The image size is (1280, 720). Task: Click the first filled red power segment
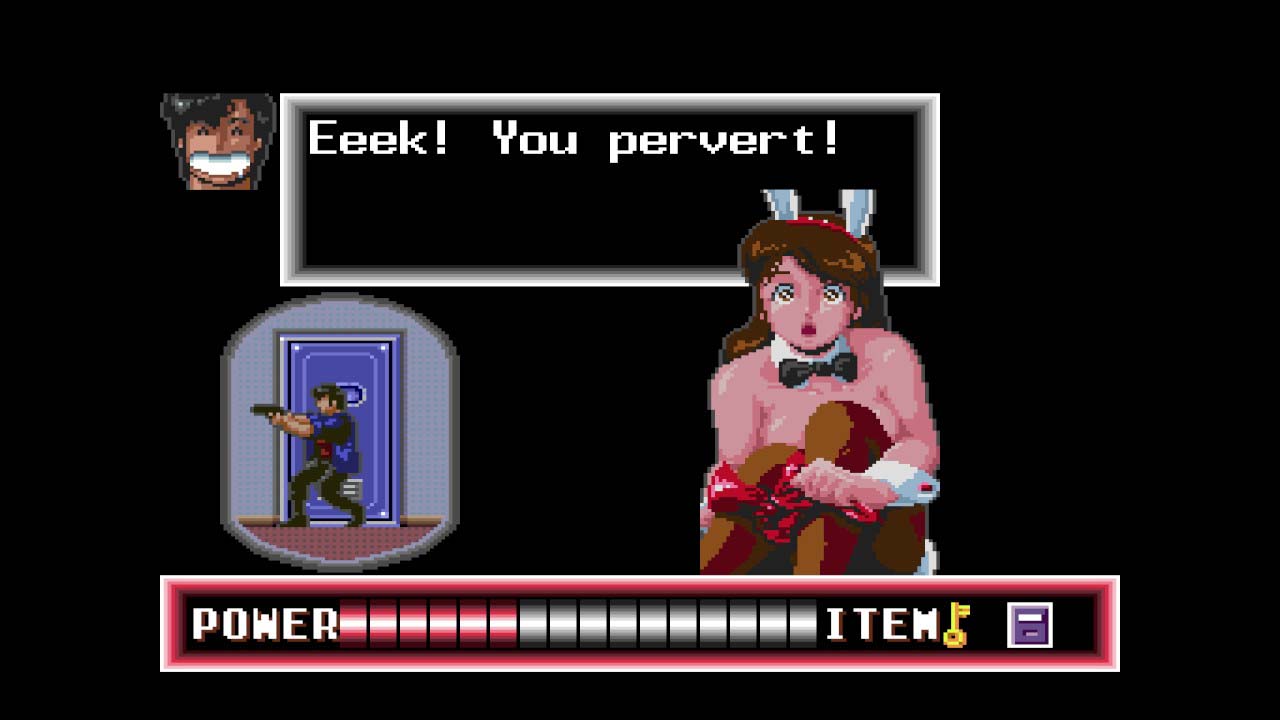[352, 624]
